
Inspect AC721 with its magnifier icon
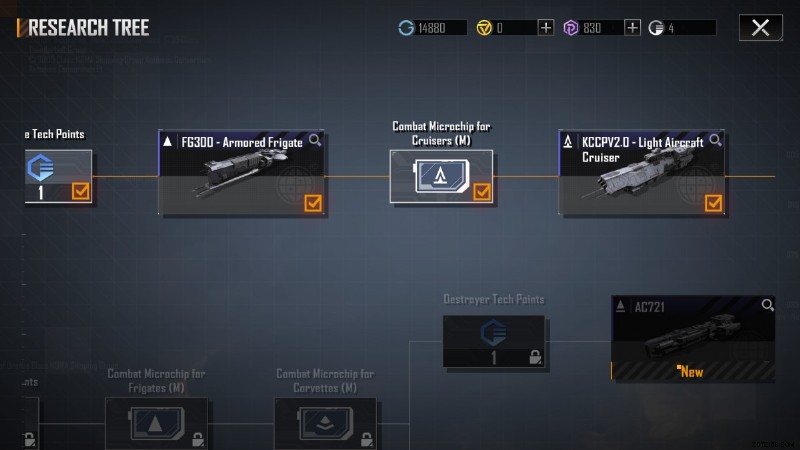767,305
